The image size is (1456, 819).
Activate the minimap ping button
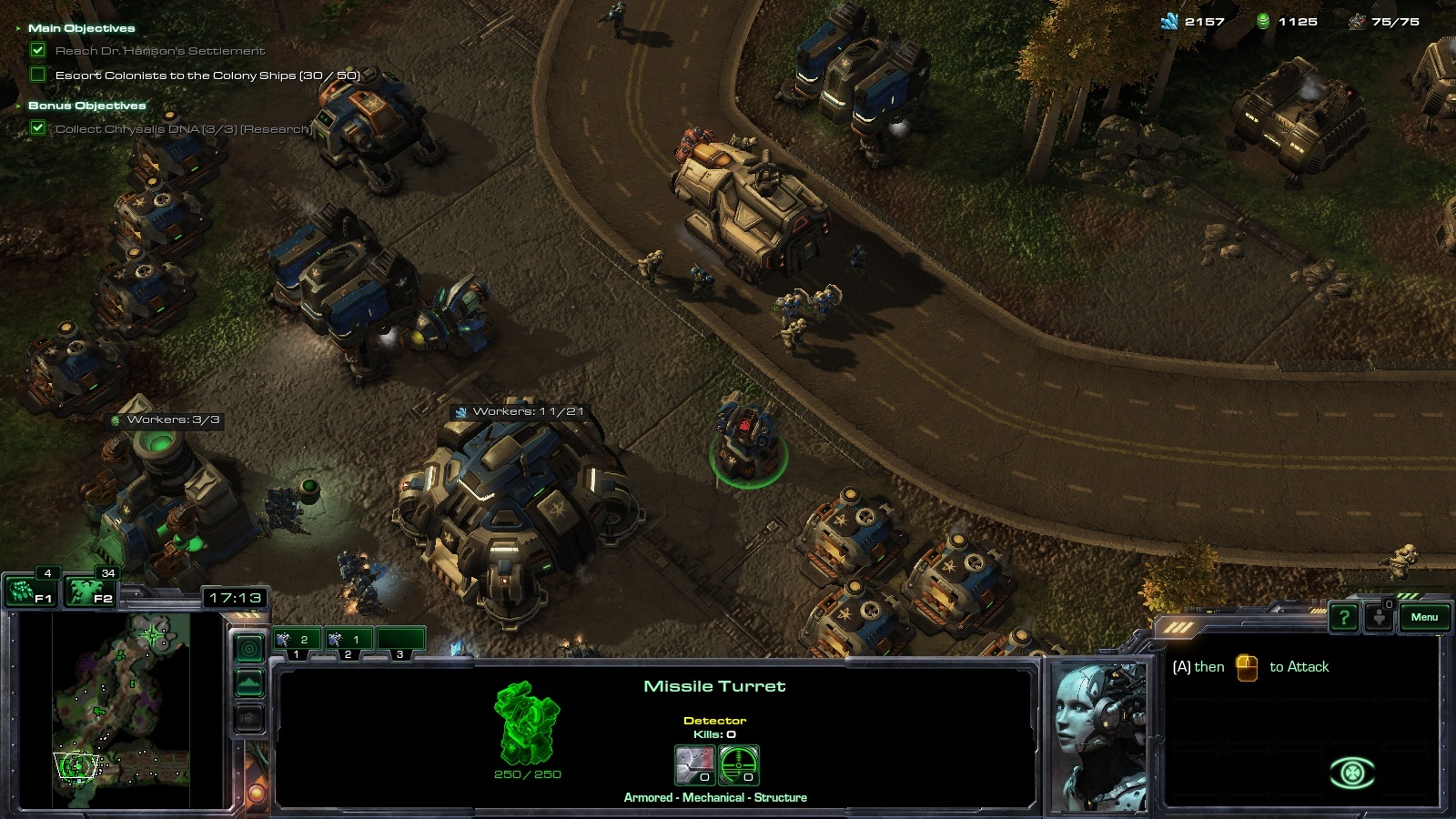[249, 648]
